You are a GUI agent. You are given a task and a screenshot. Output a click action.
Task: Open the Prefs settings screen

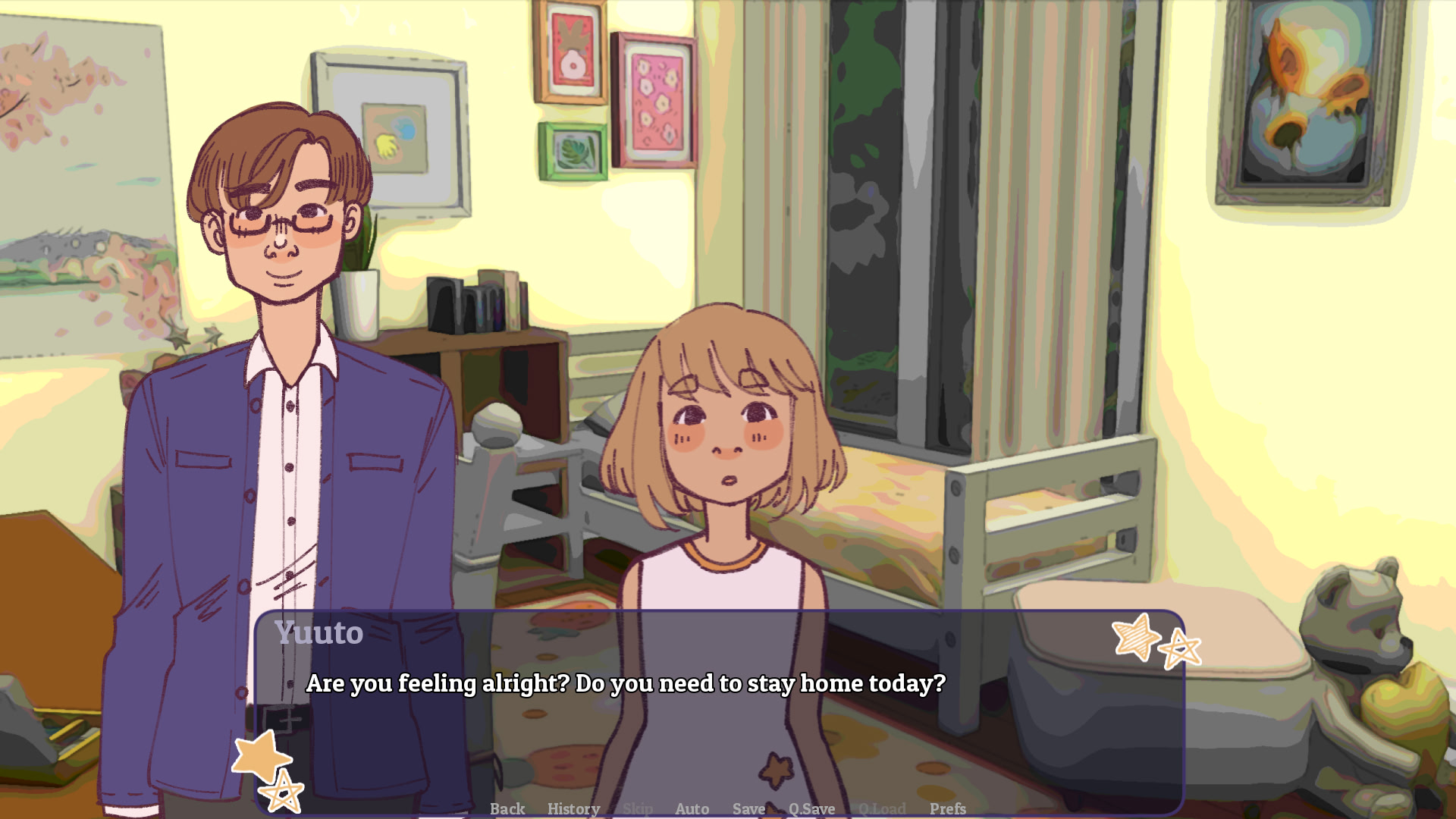[947, 808]
